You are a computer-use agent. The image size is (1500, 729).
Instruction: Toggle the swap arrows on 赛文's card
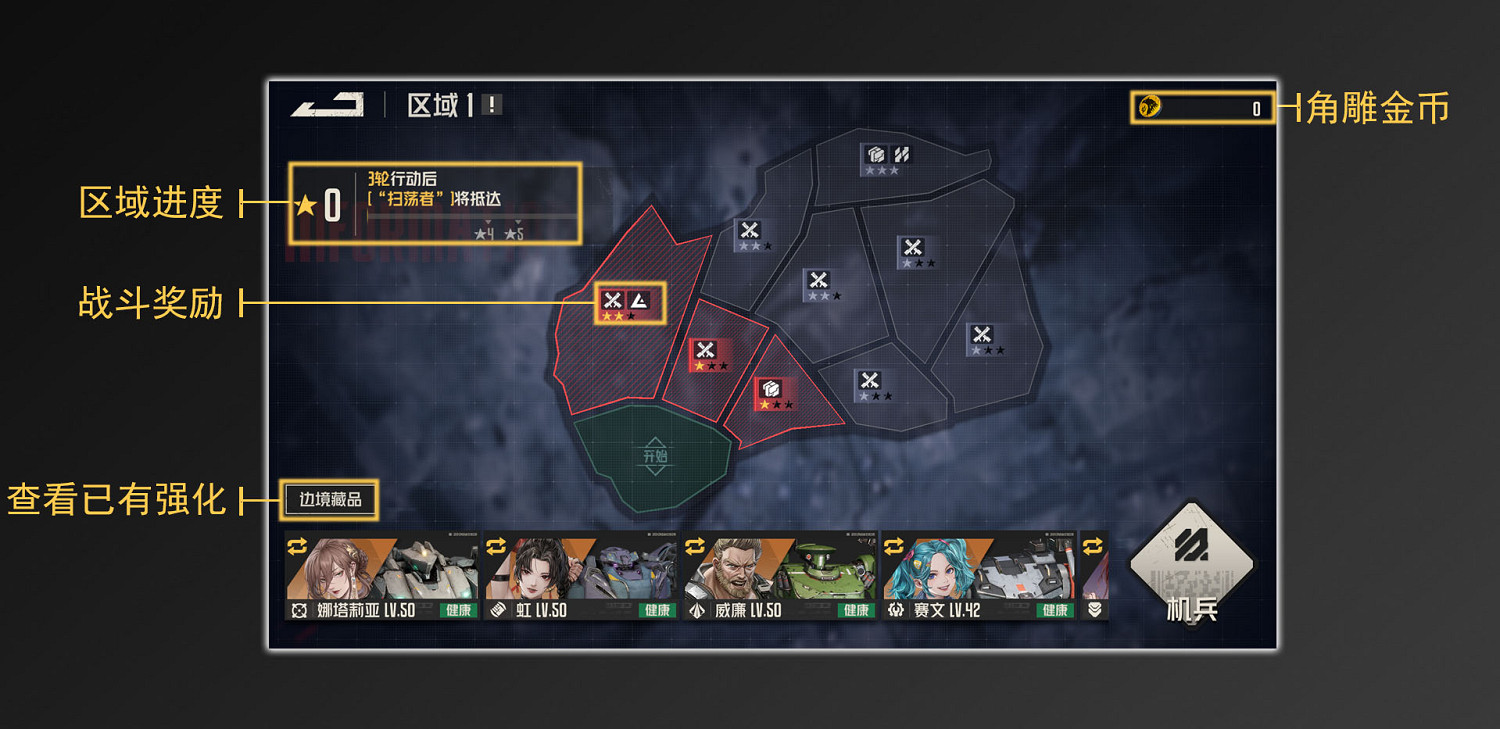pyautogui.click(x=894, y=545)
